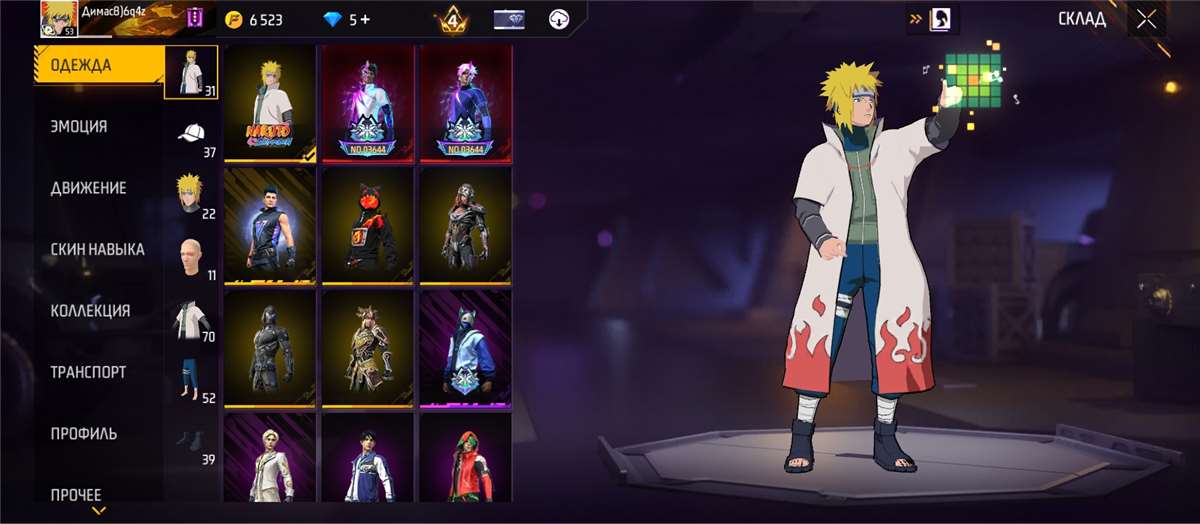1200x524 pixels.
Task: Select the shoes subcategory icon
Action: (192, 441)
